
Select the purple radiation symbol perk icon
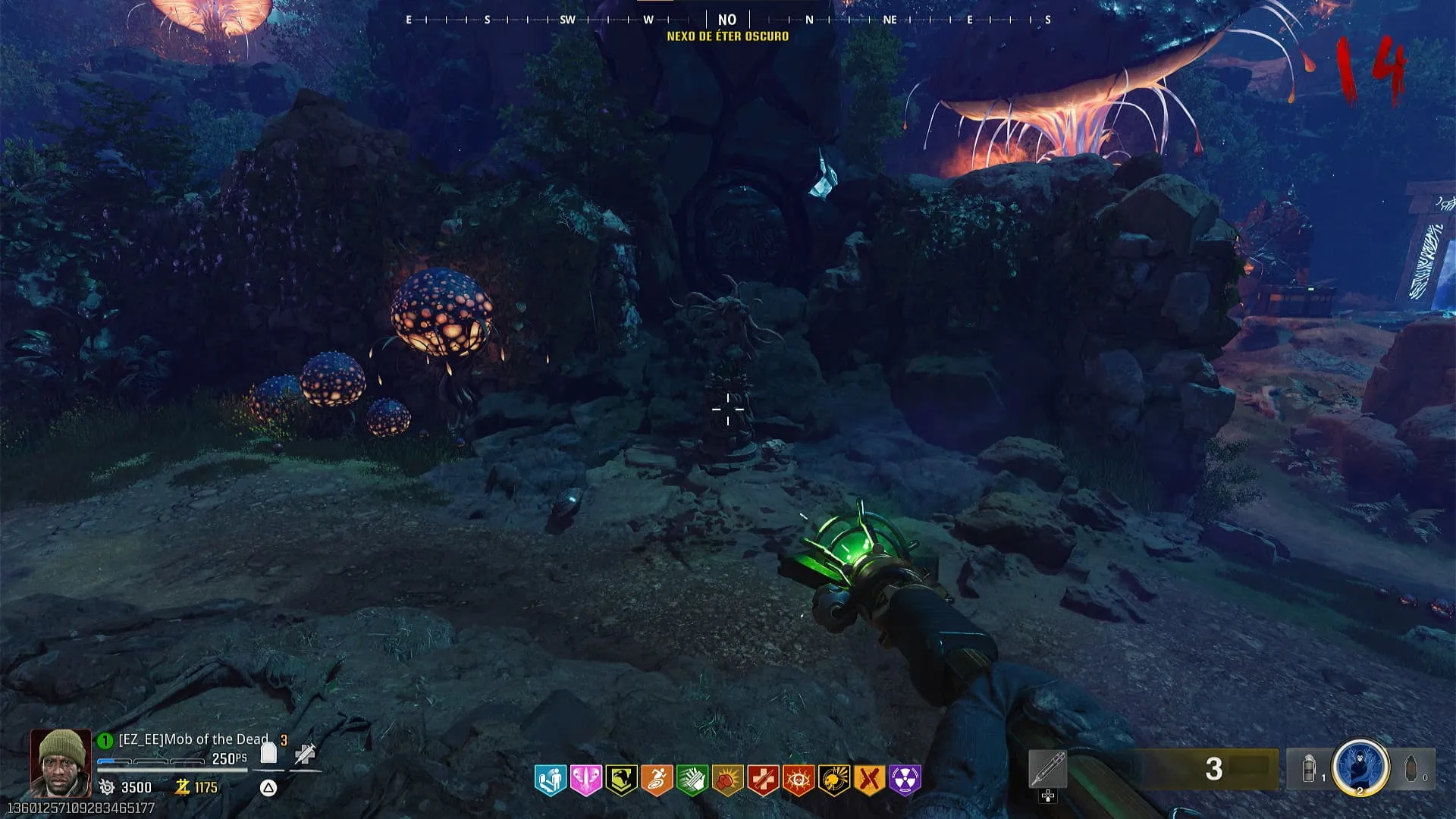(905, 780)
